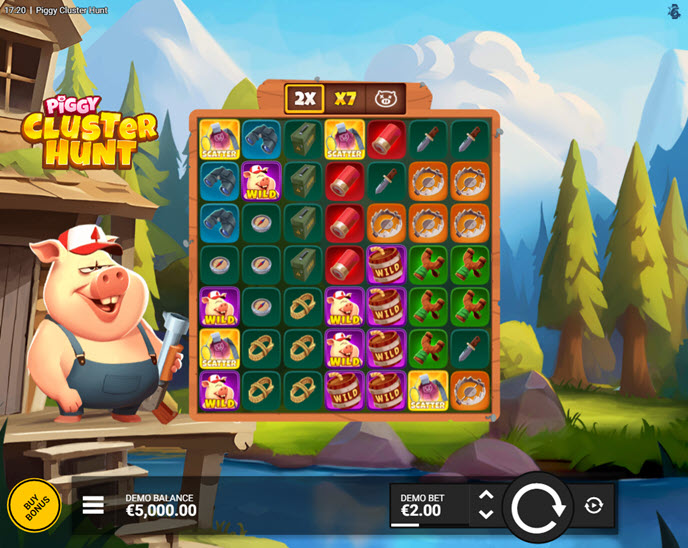688x548 pixels.
Task: Increase the demo bet with the up arrow
Action: pyautogui.click(x=486, y=495)
